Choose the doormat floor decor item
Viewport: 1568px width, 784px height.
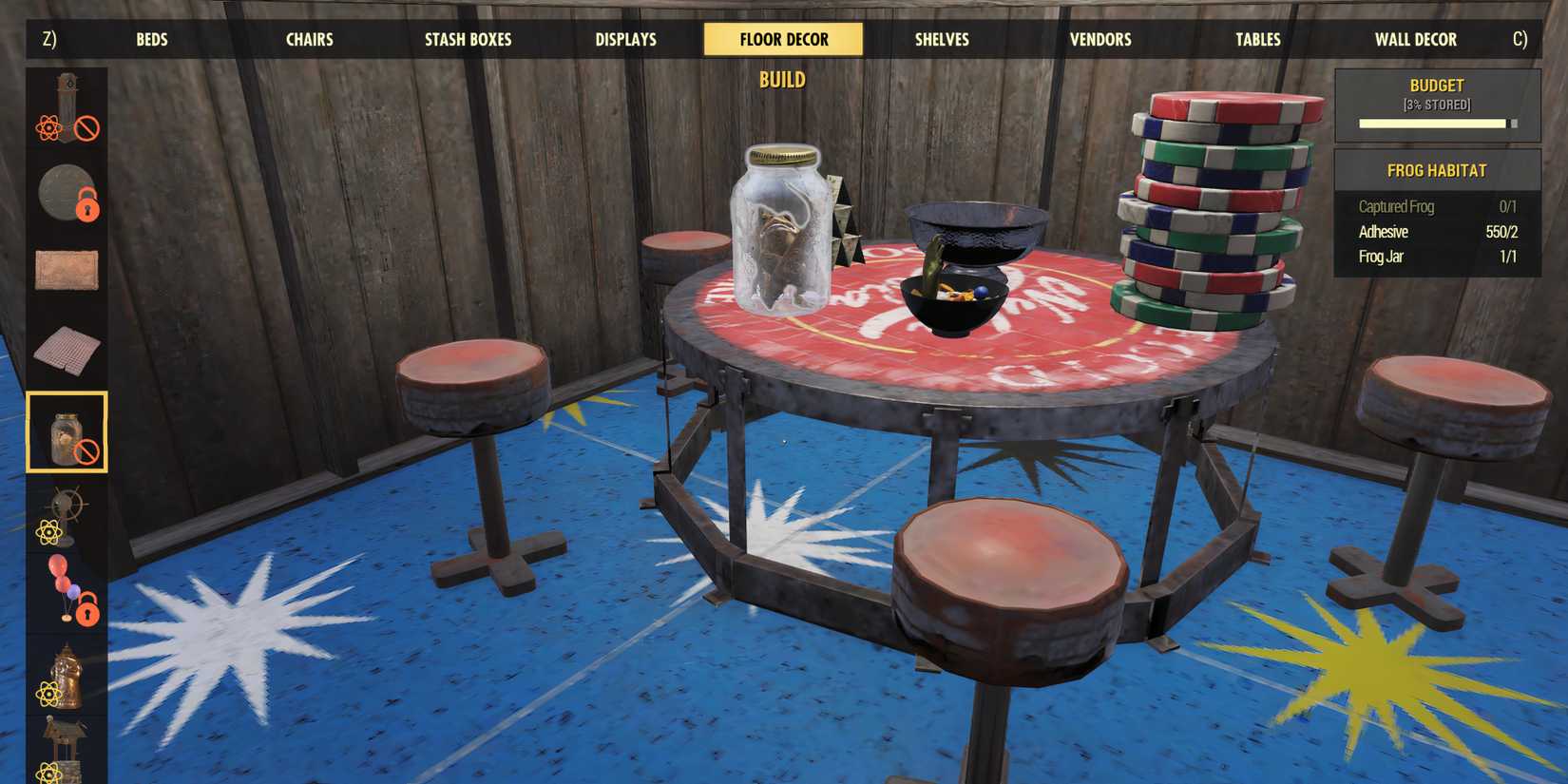[x=67, y=271]
